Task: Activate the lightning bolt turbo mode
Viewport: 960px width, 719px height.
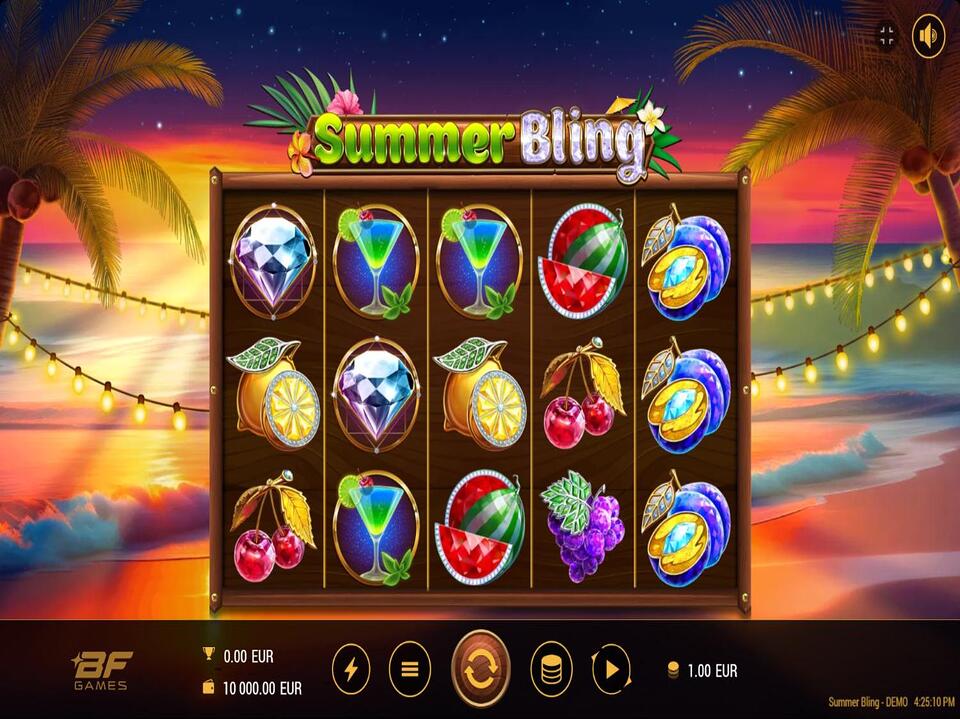Action: [350, 669]
